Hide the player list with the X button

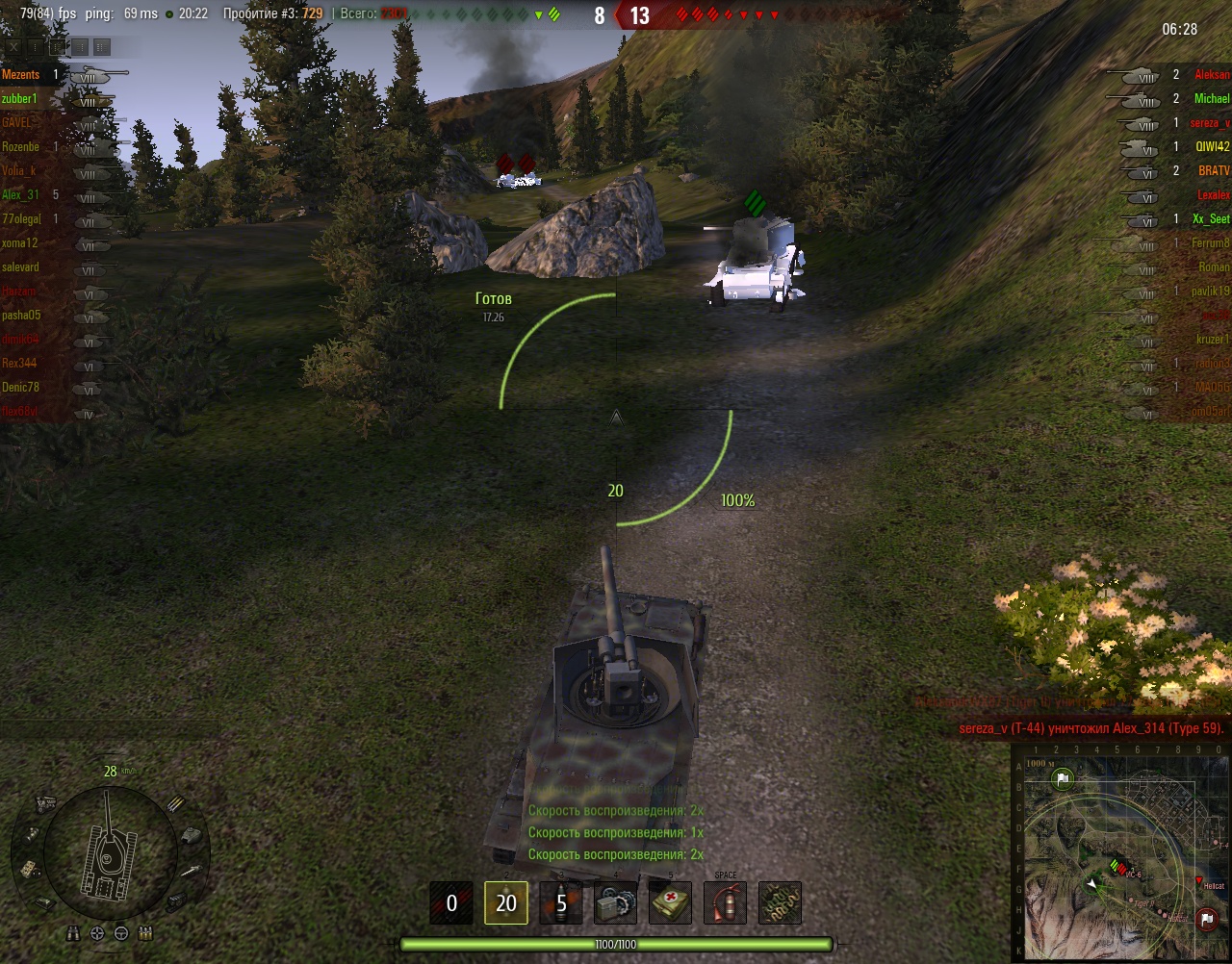click(x=14, y=46)
